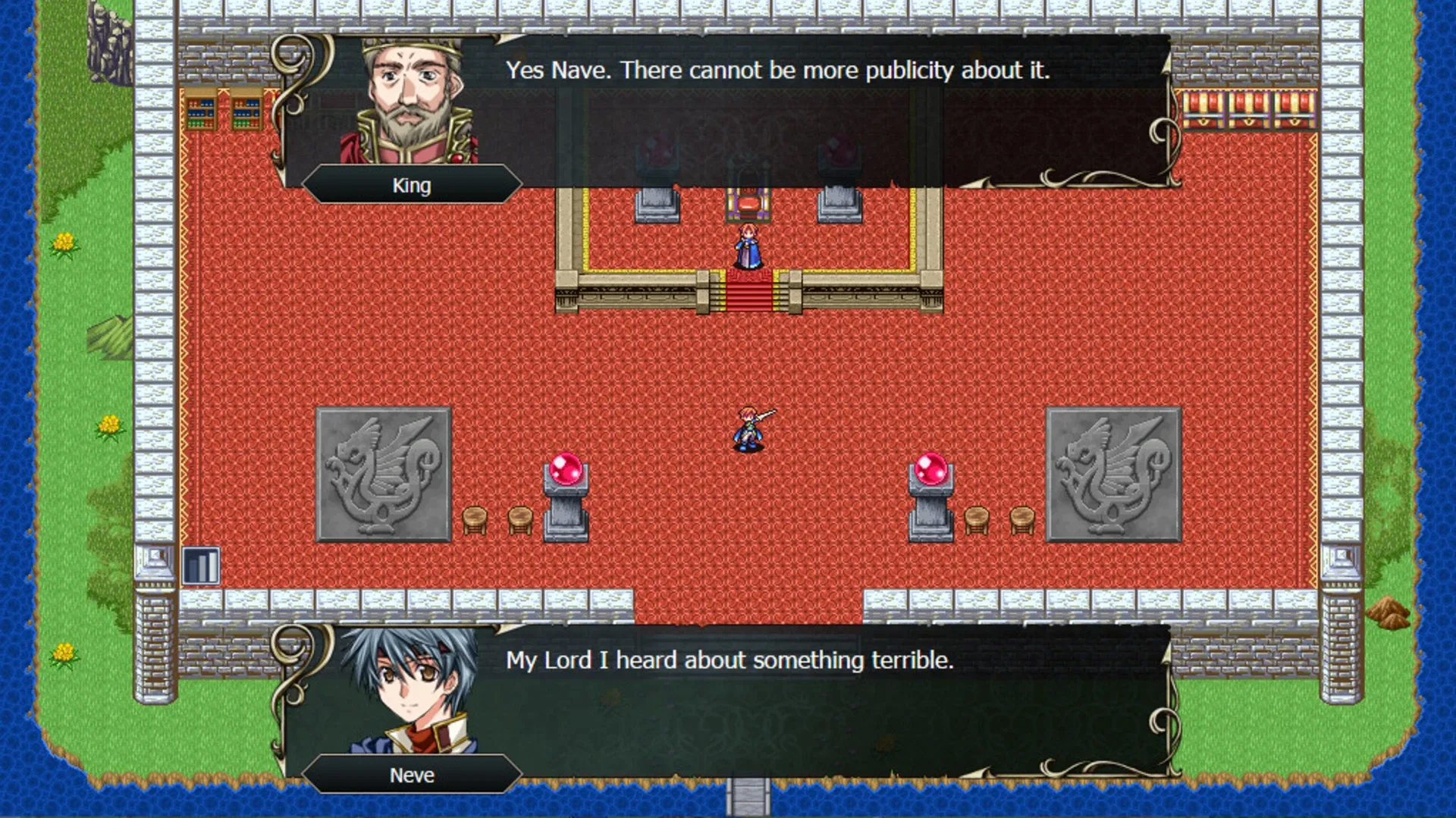Click the King name plate
The width and height of the screenshot is (1456, 818).
412,184
